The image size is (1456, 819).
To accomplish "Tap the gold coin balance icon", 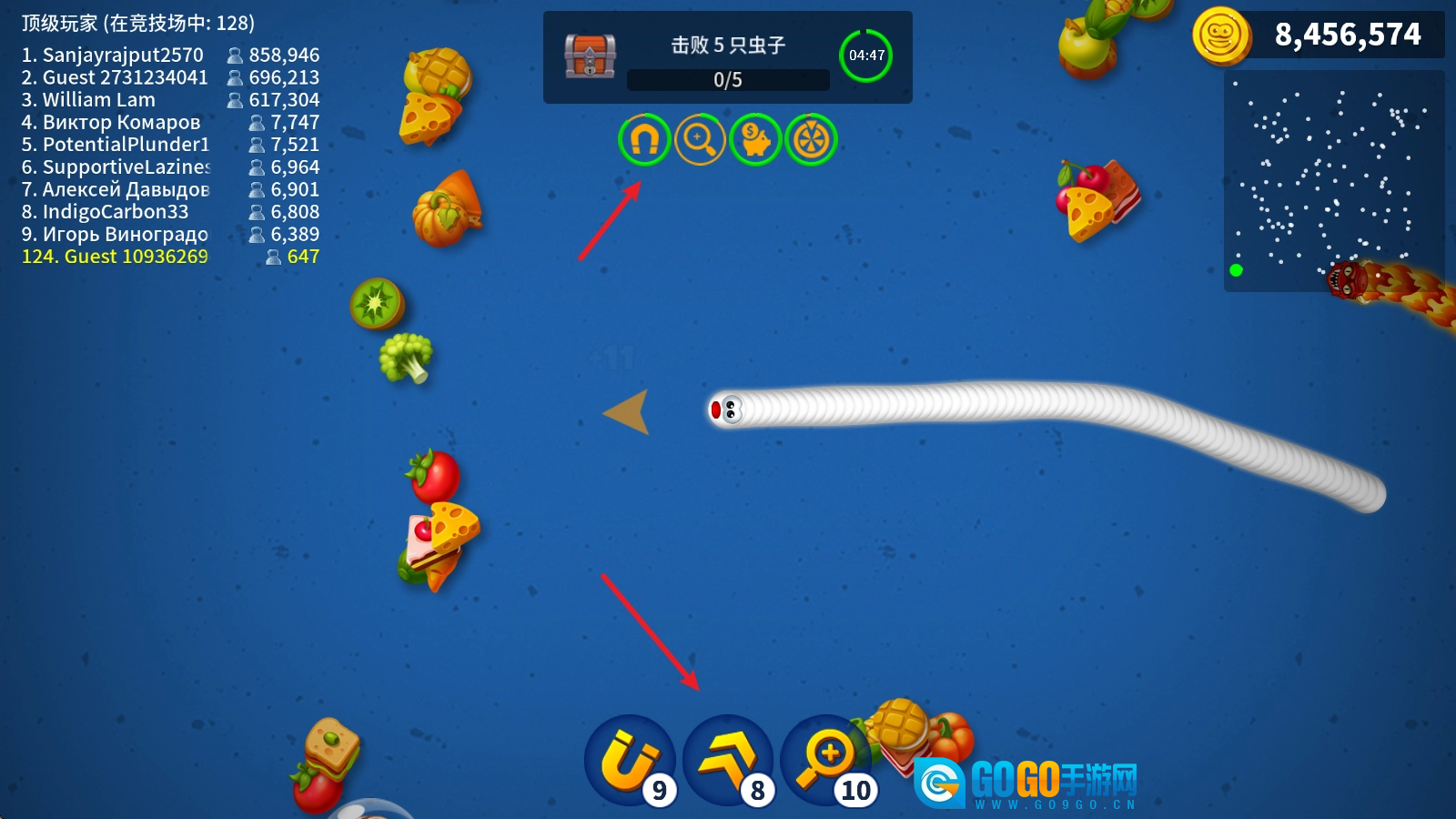I will click(x=1221, y=36).
